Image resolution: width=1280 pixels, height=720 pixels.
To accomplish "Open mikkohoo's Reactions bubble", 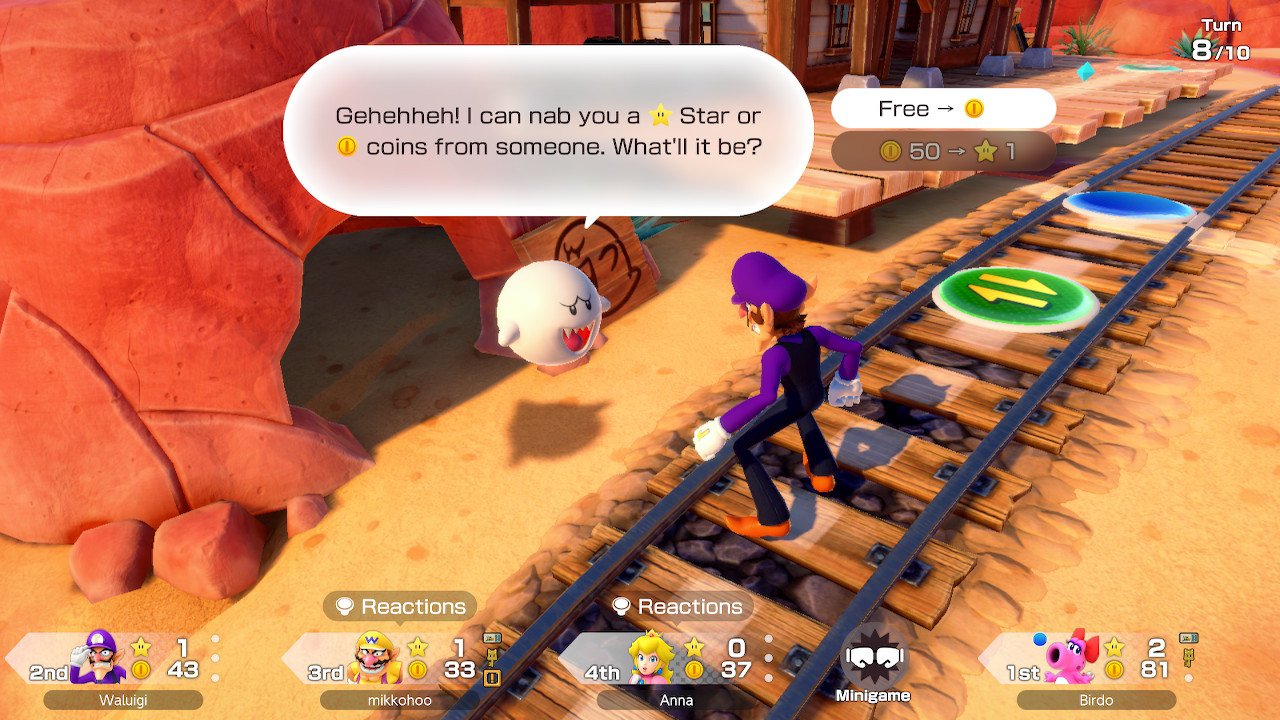I will click(400, 606).
